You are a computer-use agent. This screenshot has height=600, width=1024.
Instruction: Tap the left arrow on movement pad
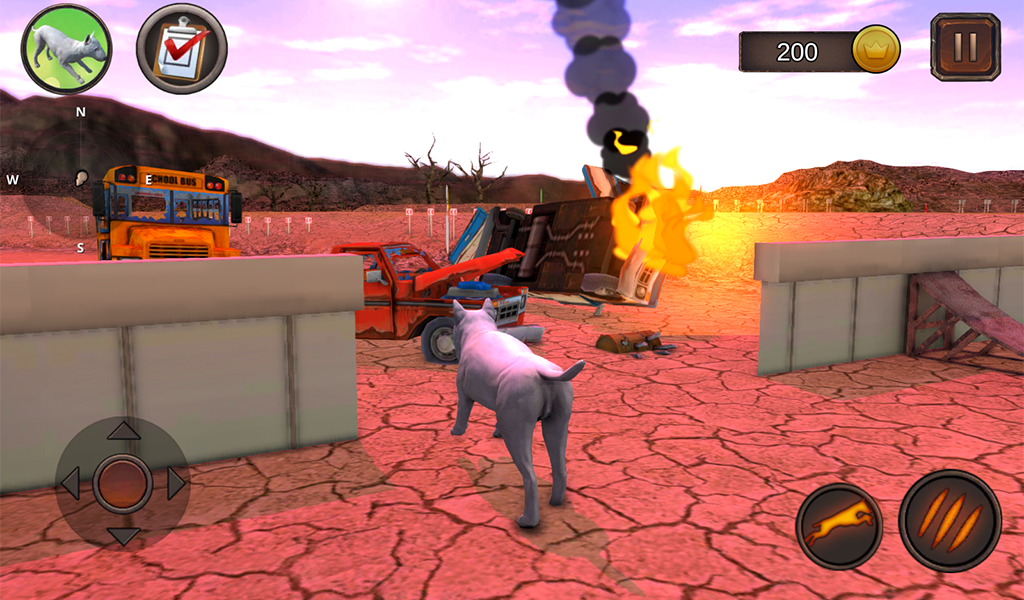(x=70, y=484)
